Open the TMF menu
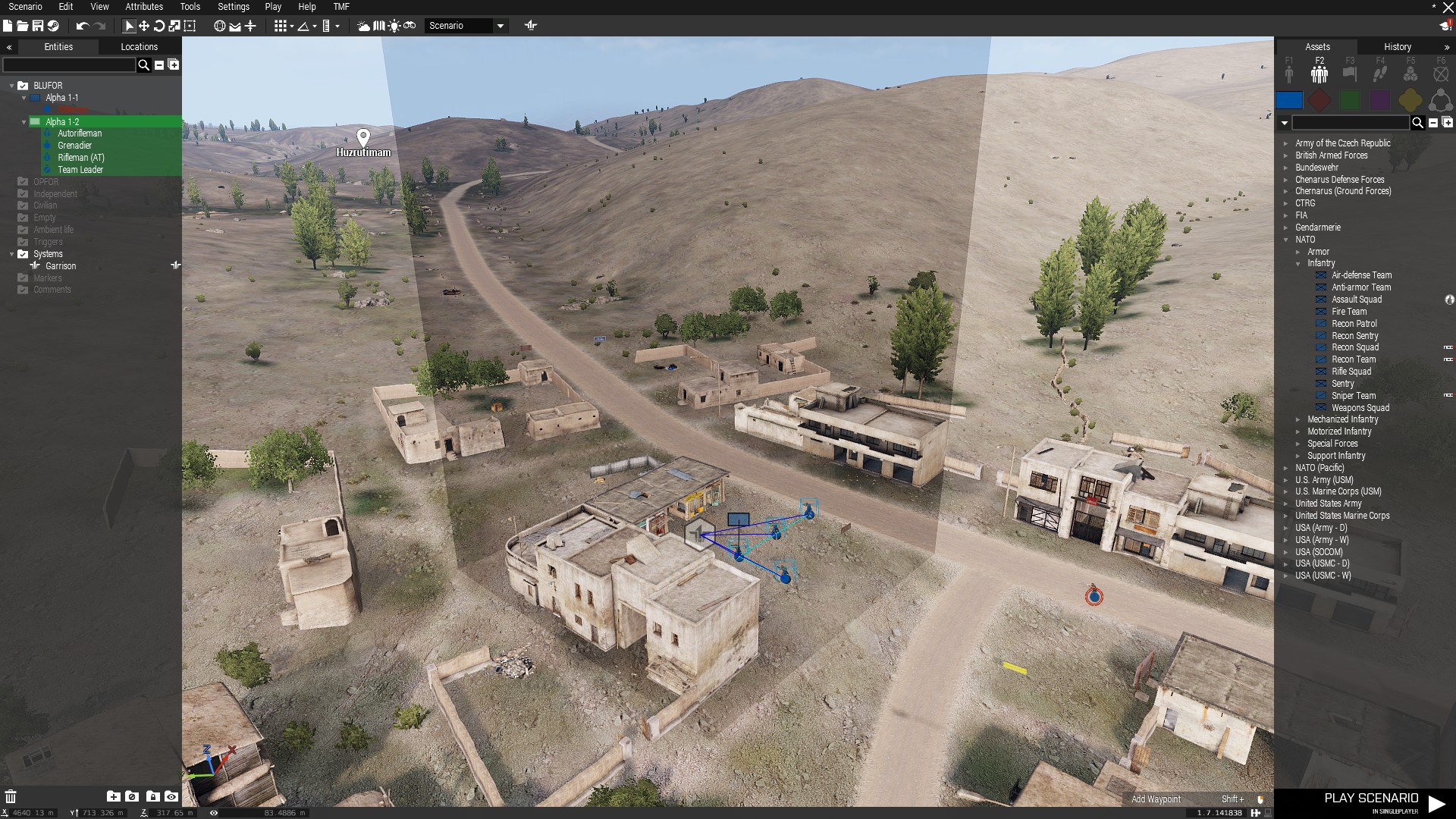The height and width of the screenshot is (819, 1456). (341, 7)
